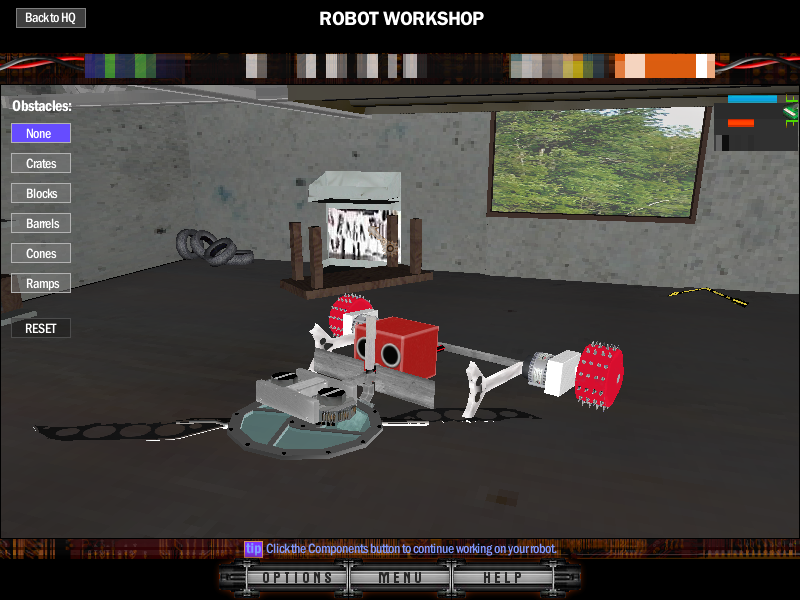Screen dimensions: 800x600
Task: Spawn Blocks obstacles
Action: point(41,193)
